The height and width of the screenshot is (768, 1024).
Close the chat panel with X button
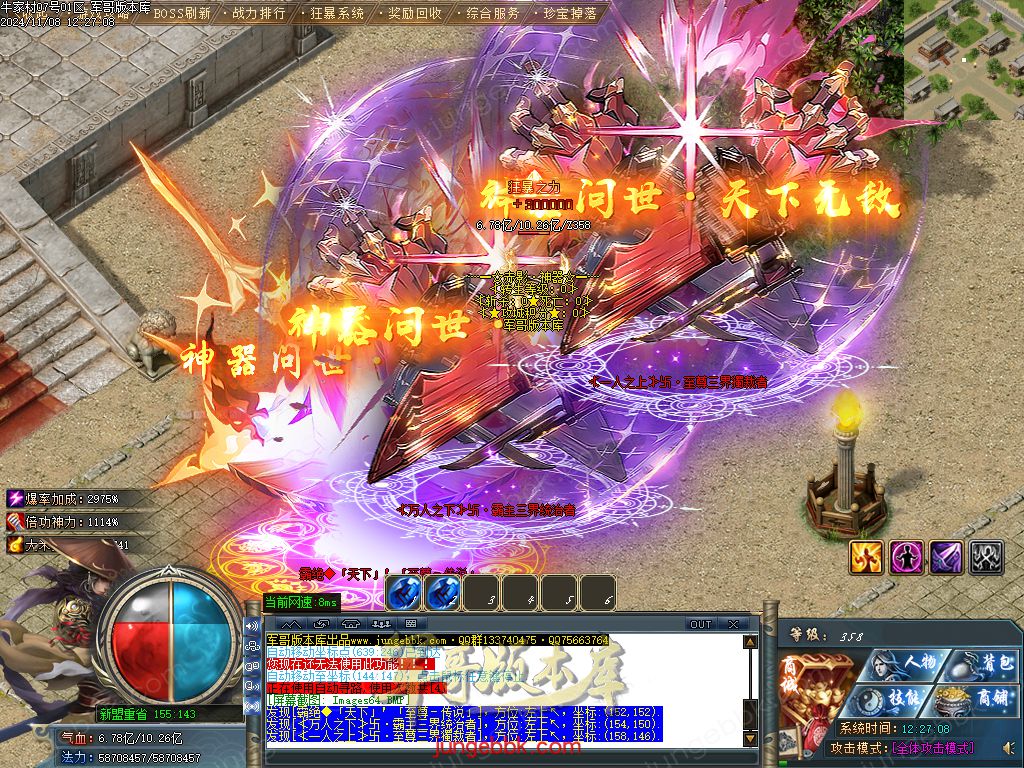point(733,624)
